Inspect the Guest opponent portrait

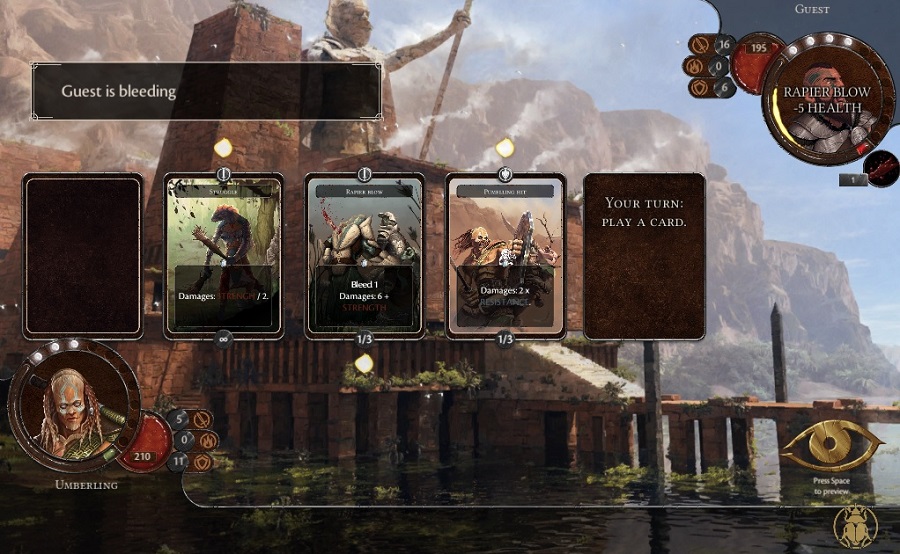pyautogui.click(x=828, y=98)
